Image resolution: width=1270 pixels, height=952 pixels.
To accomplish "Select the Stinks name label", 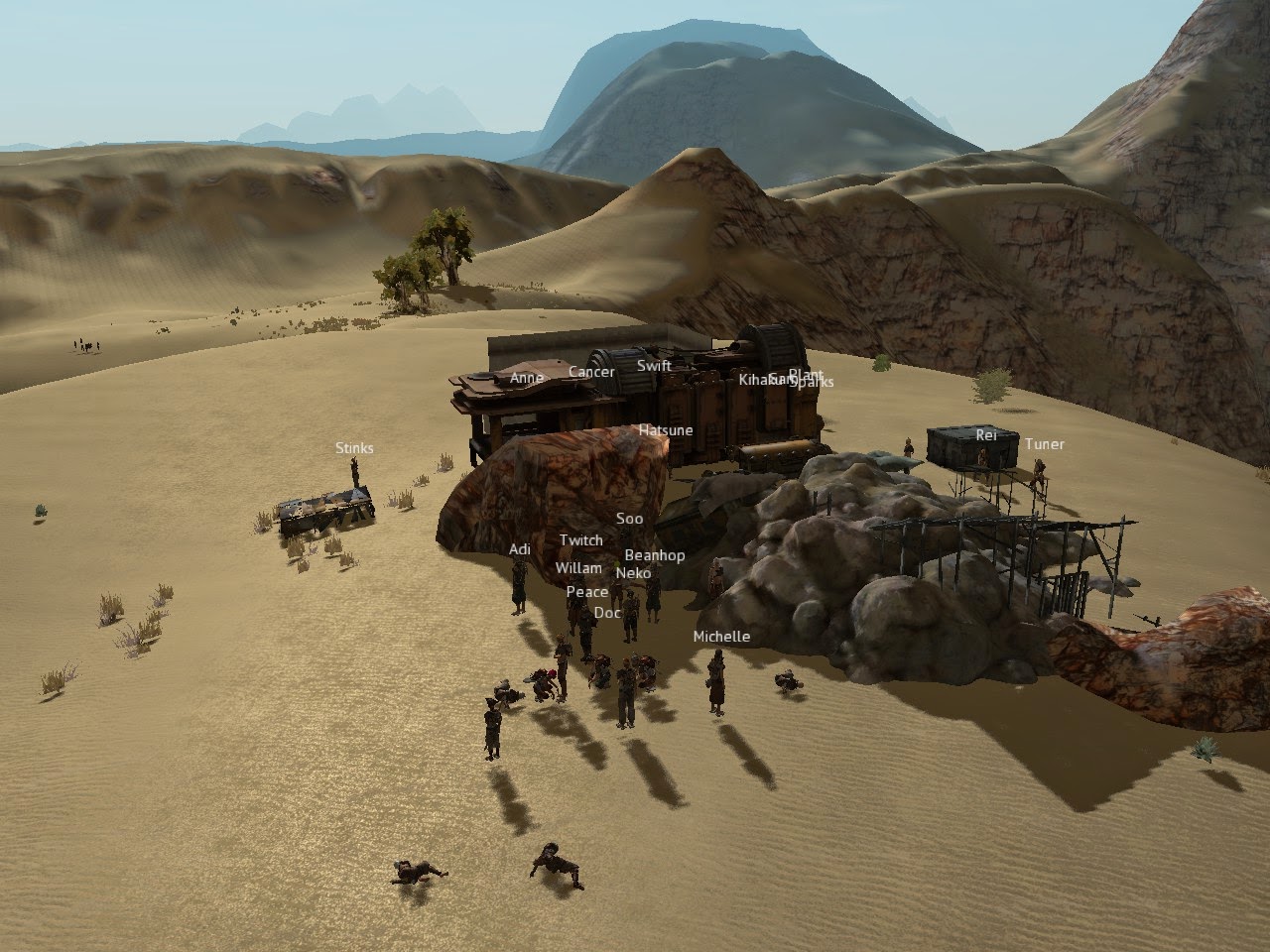I will click(x=354, y=448).
